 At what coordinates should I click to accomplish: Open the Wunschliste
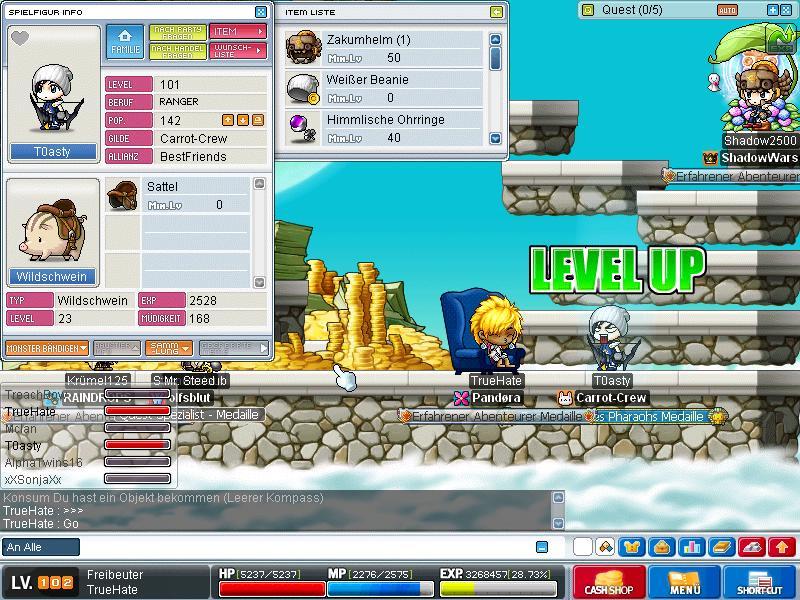(x=238, y=49)
